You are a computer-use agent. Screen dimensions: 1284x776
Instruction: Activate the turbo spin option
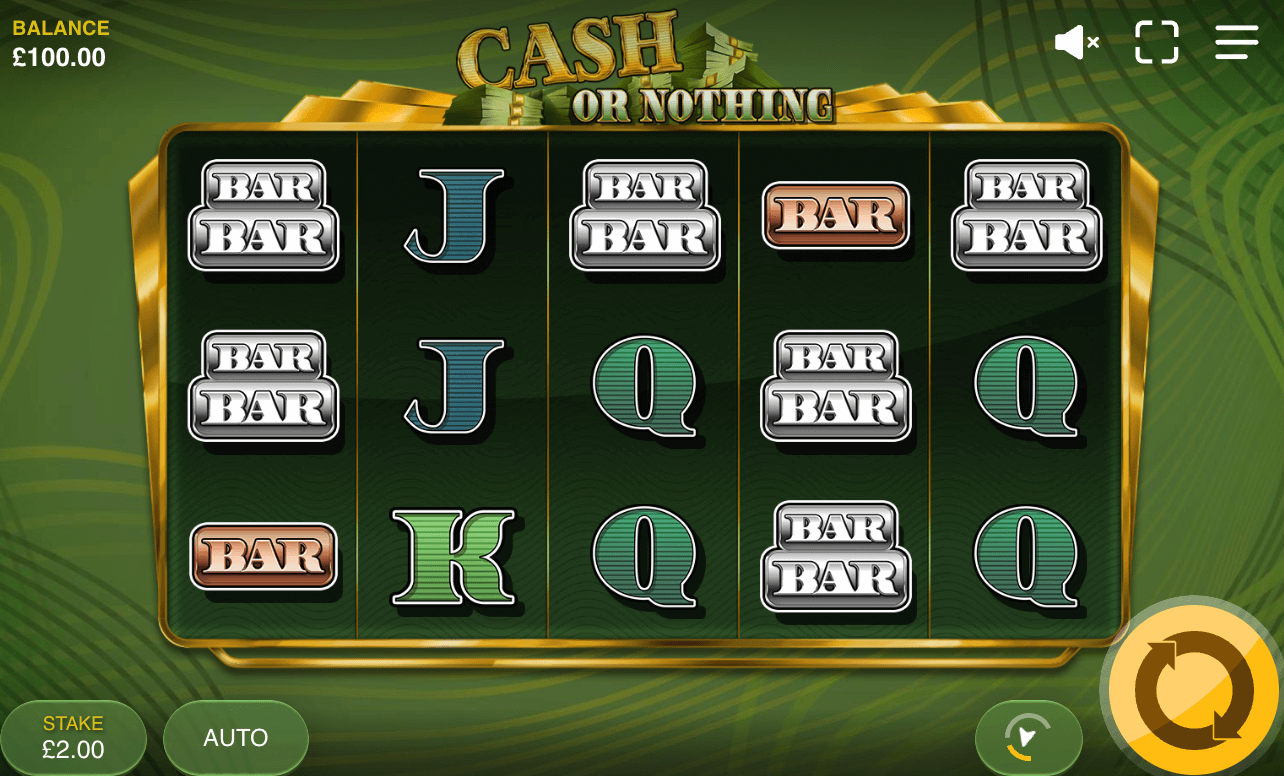click(x=1029, y=737)
